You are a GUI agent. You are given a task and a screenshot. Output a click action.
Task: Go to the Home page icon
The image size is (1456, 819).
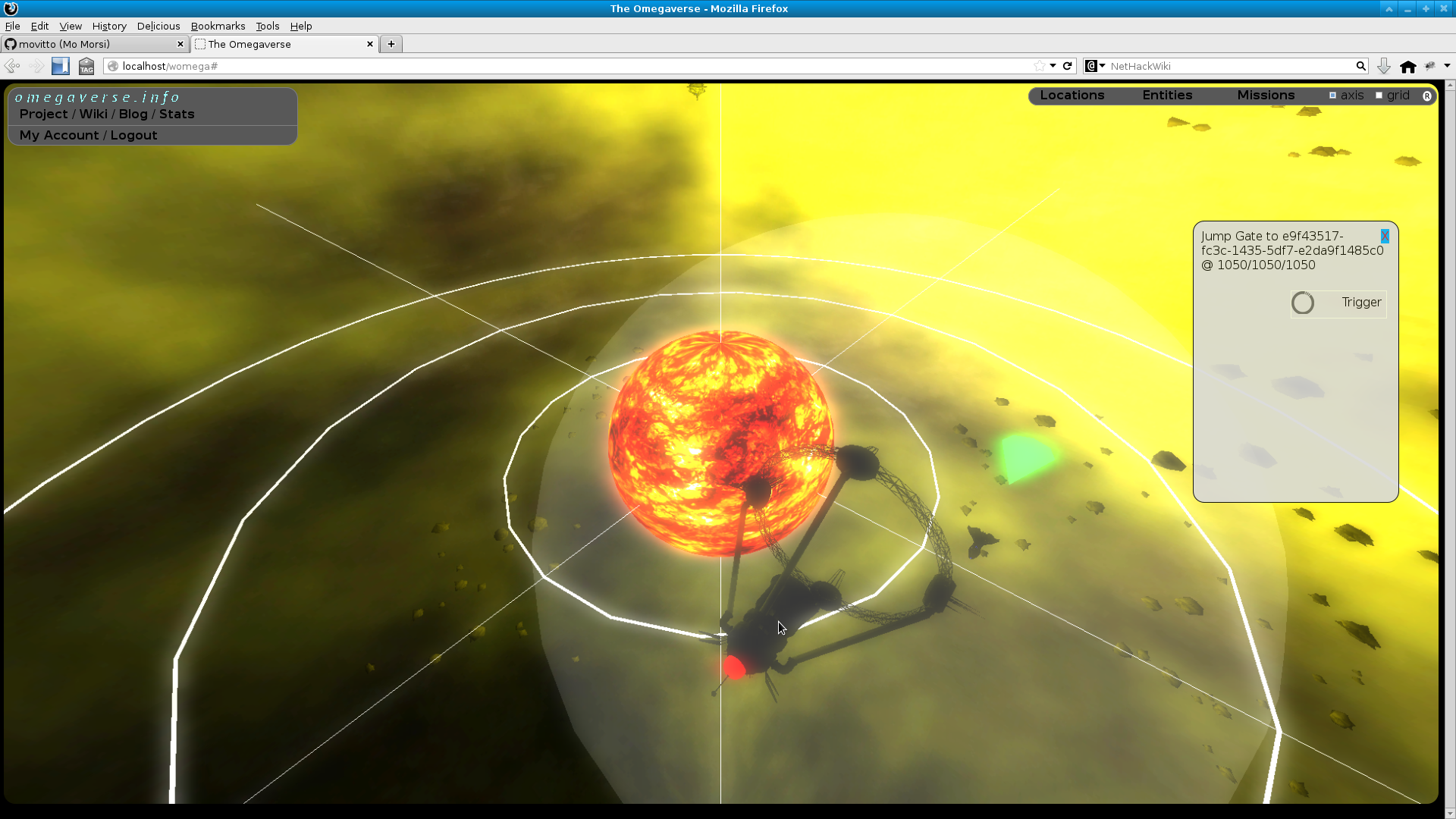(1408, 66)
